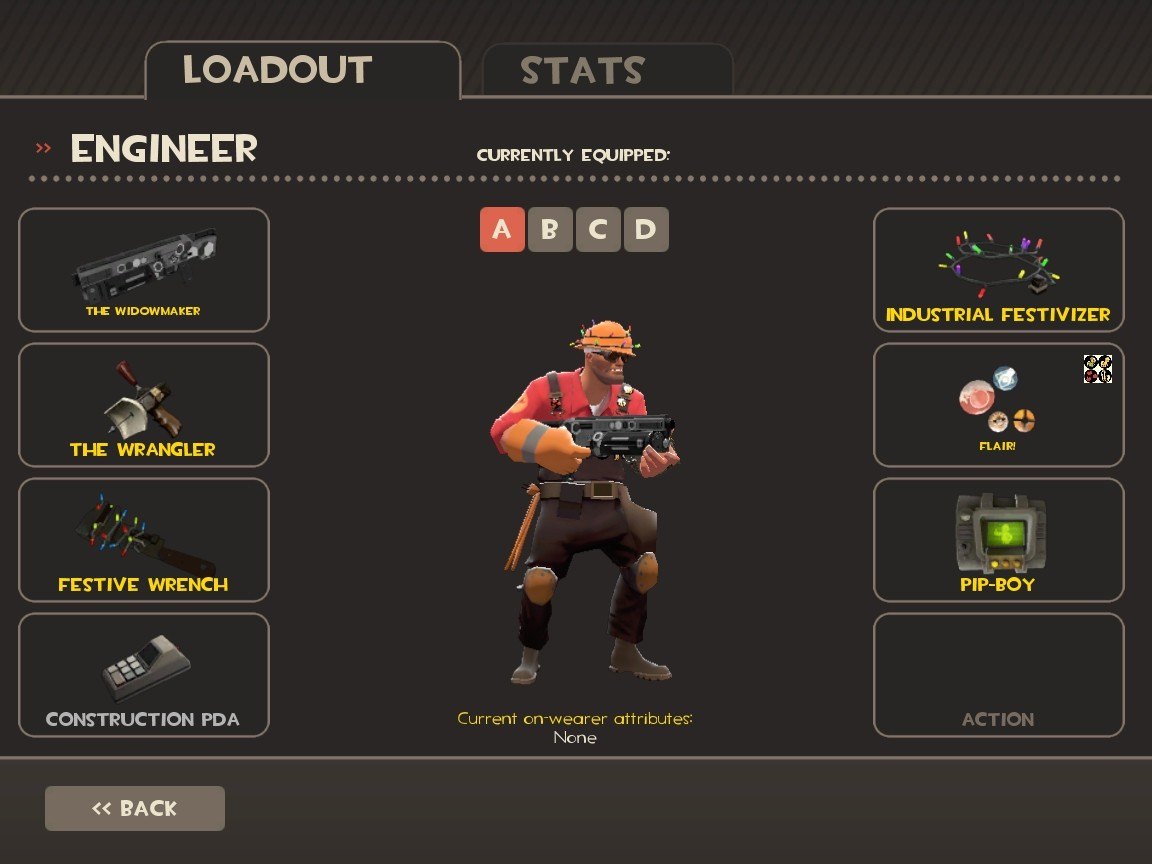Click the empty Action slot
Screen dimensions: 1152x864
(x=998, y=674)
